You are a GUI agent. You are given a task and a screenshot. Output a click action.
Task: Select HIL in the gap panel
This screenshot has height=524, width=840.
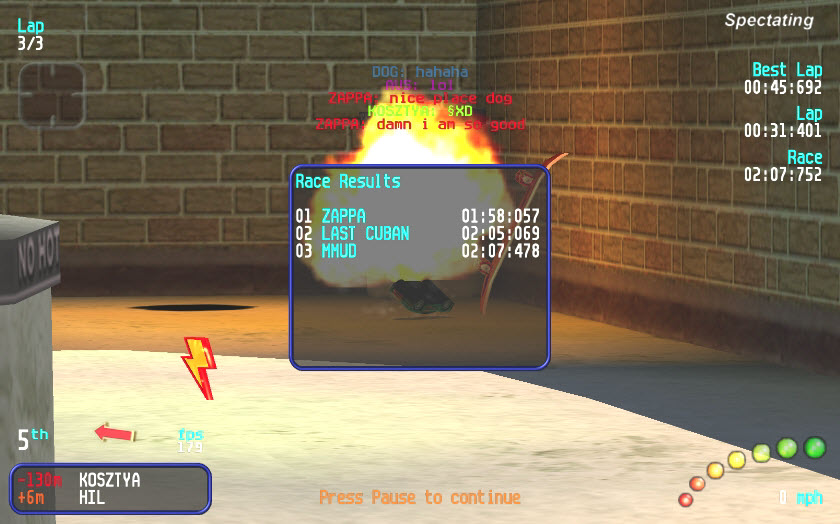[x=92, y=497]
